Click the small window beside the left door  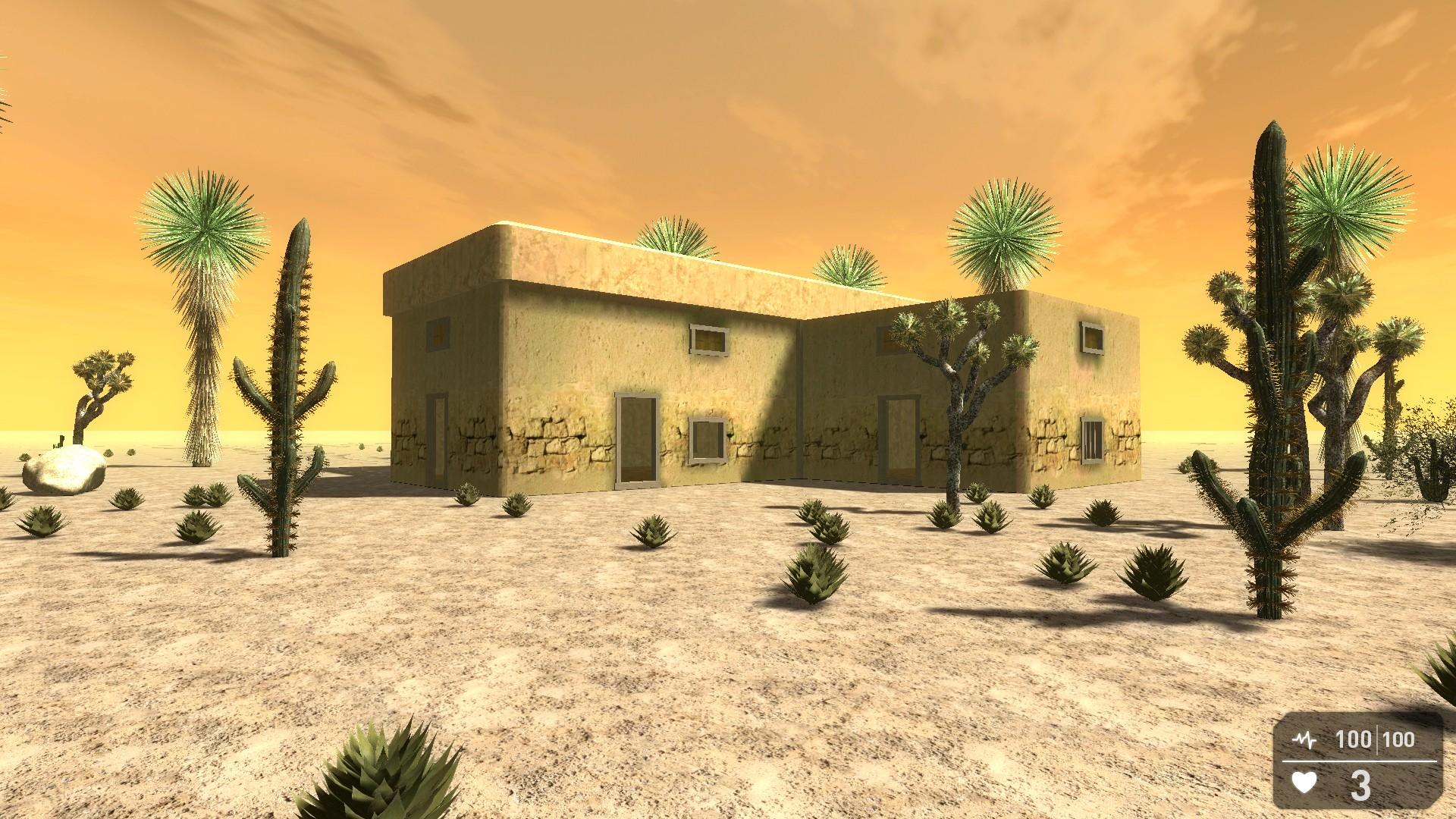[709, 438]
